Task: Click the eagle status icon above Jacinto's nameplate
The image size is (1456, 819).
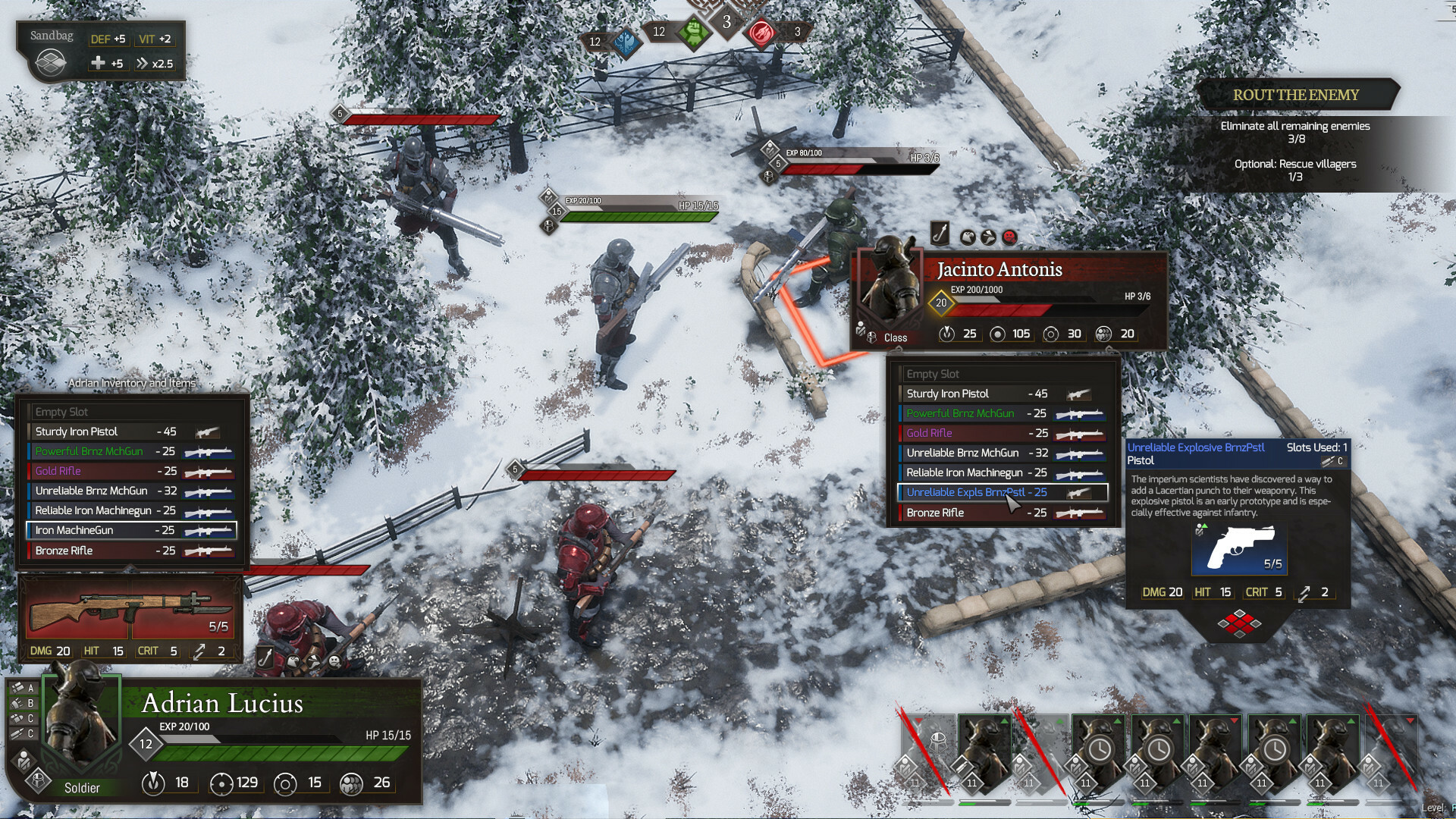Action: (968, 237)
